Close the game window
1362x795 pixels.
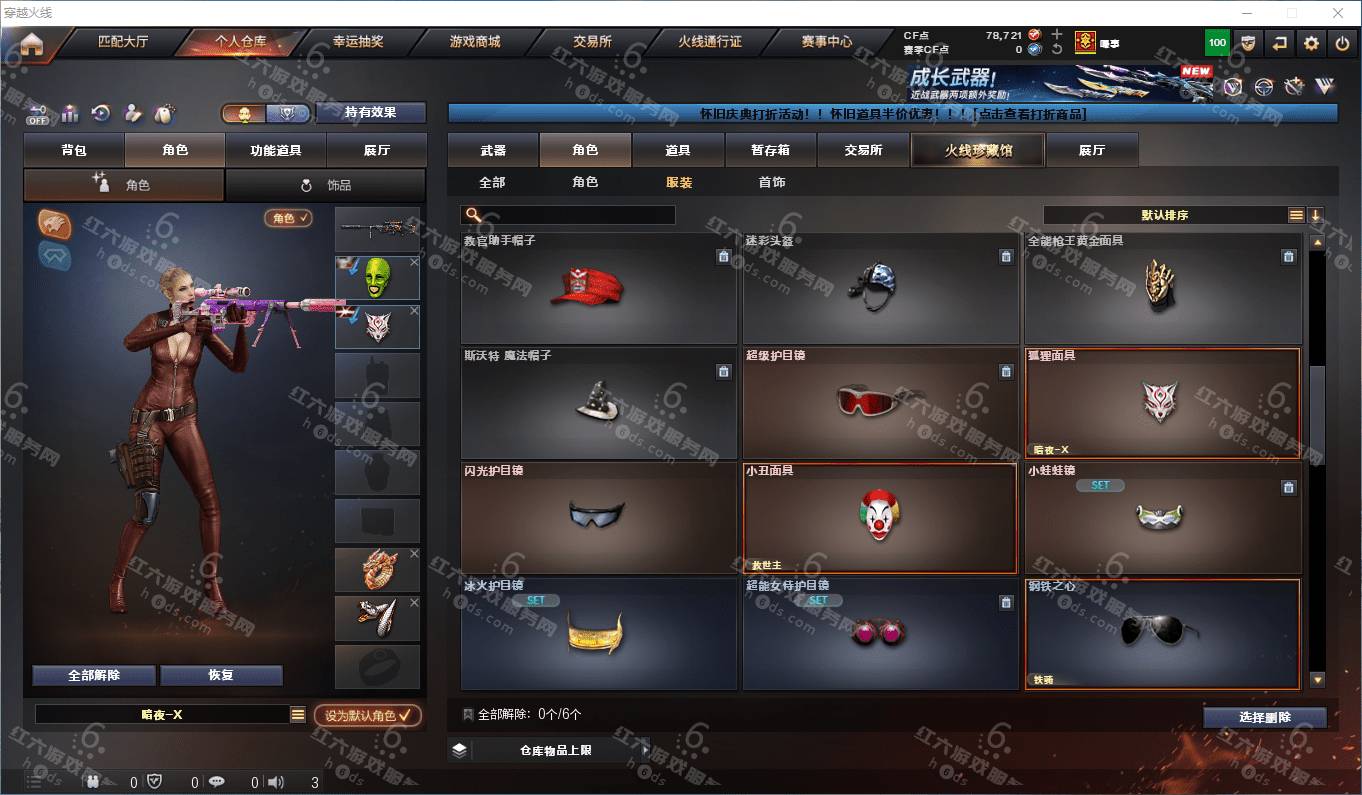(1338, 13)
